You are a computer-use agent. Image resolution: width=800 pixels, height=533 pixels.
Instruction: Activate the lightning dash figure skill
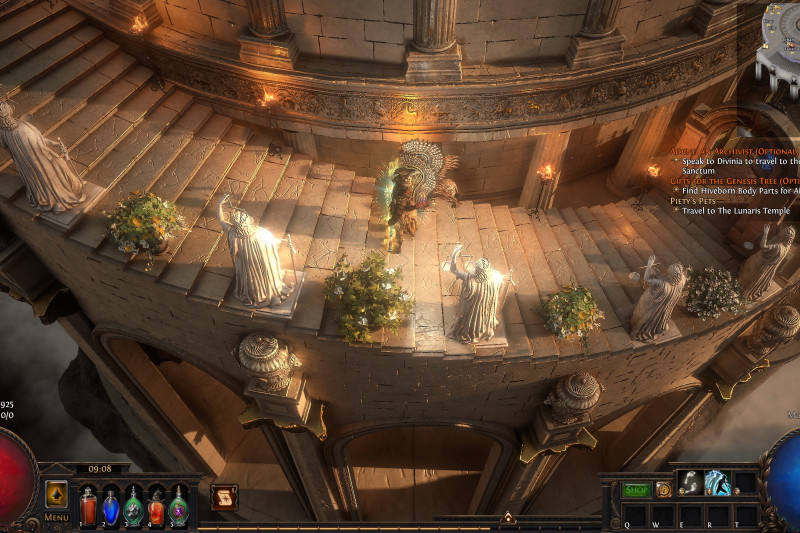pyautogui.click(x=717, y=483)
